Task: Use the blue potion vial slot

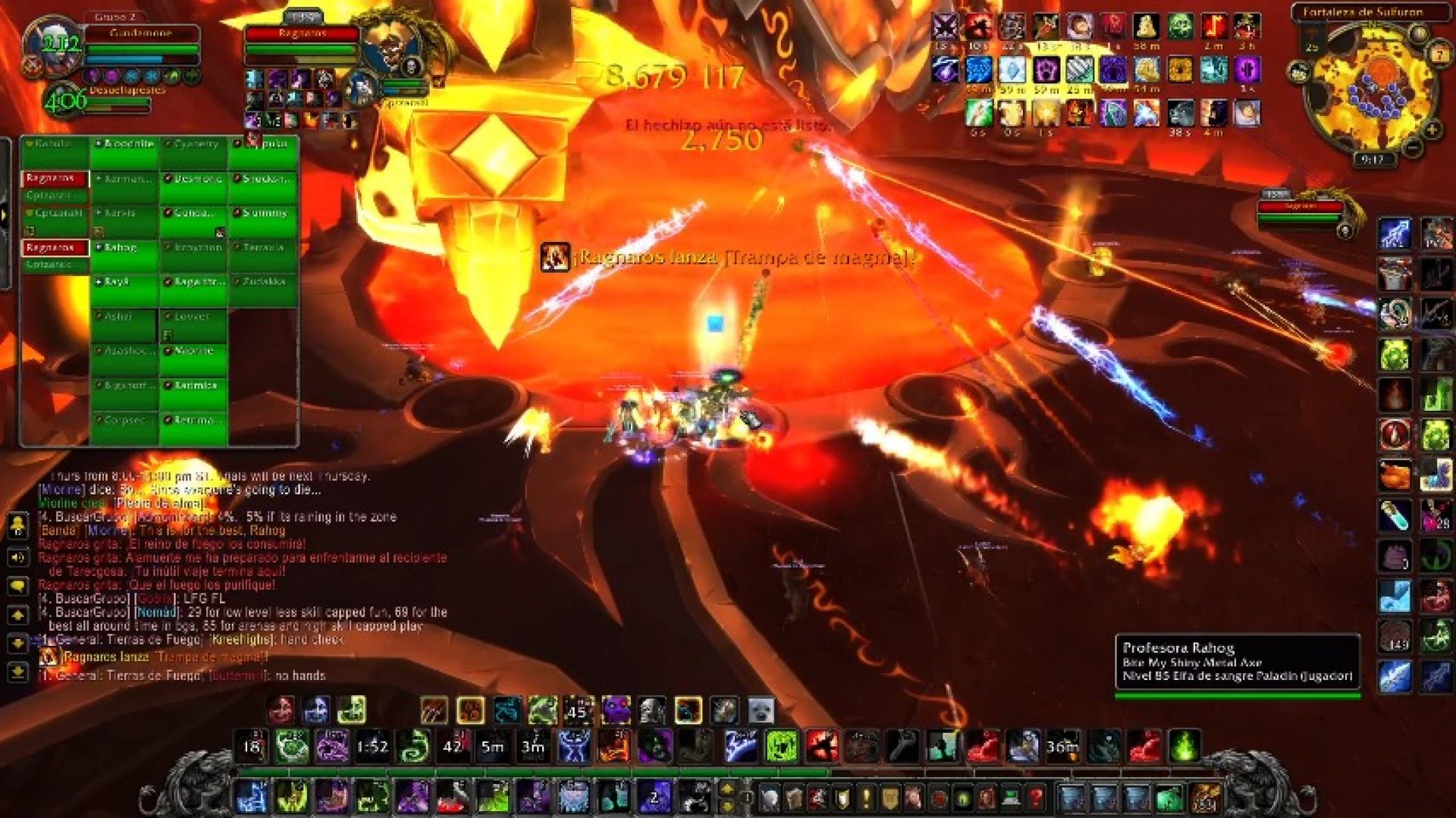Action: coord(1395,516)
